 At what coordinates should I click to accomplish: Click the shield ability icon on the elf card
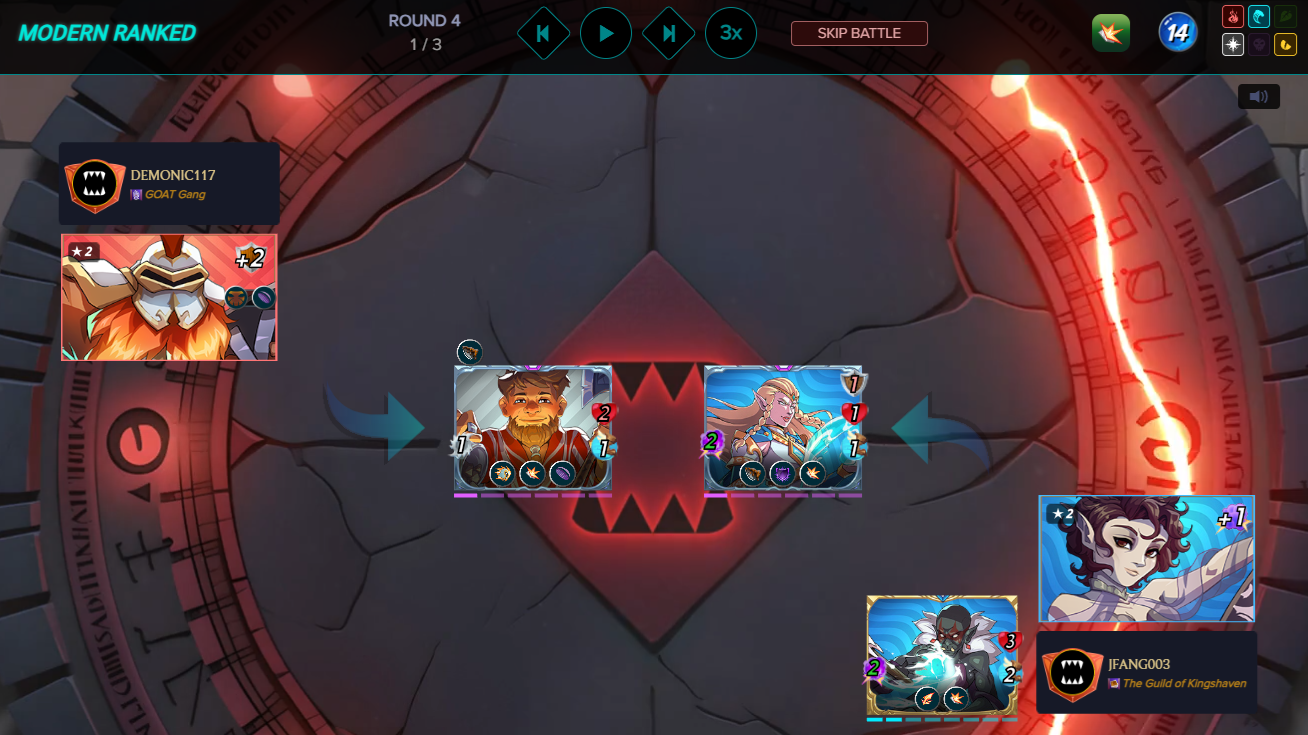[x=783, y=473]
